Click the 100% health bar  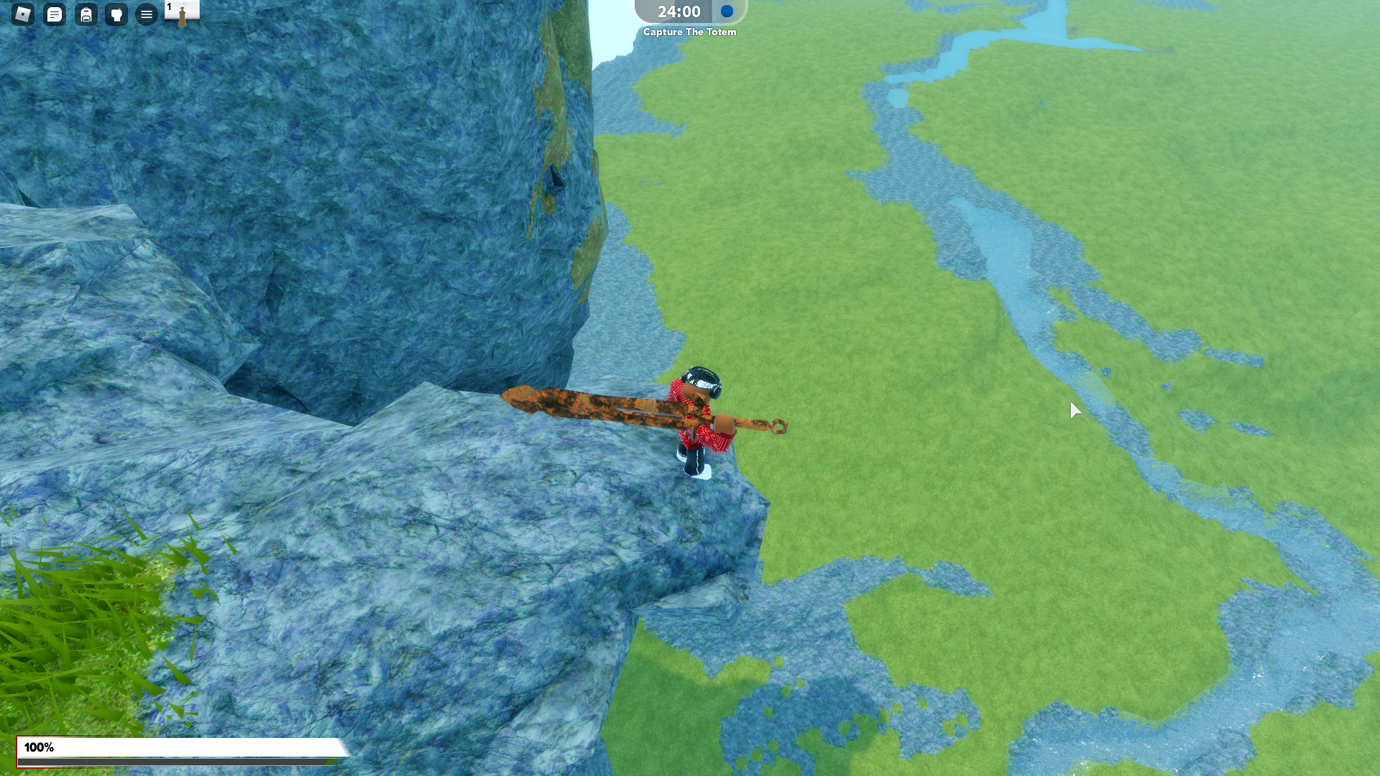[x=180, y=747]
